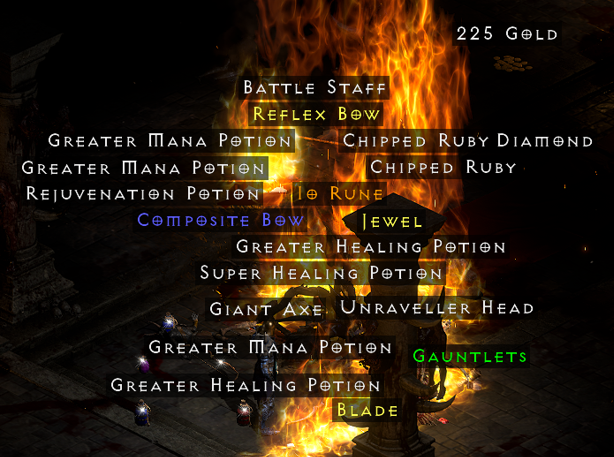Grab the Rejuvenation Potion label
The image size is (614, 457).
pos(144,193)
